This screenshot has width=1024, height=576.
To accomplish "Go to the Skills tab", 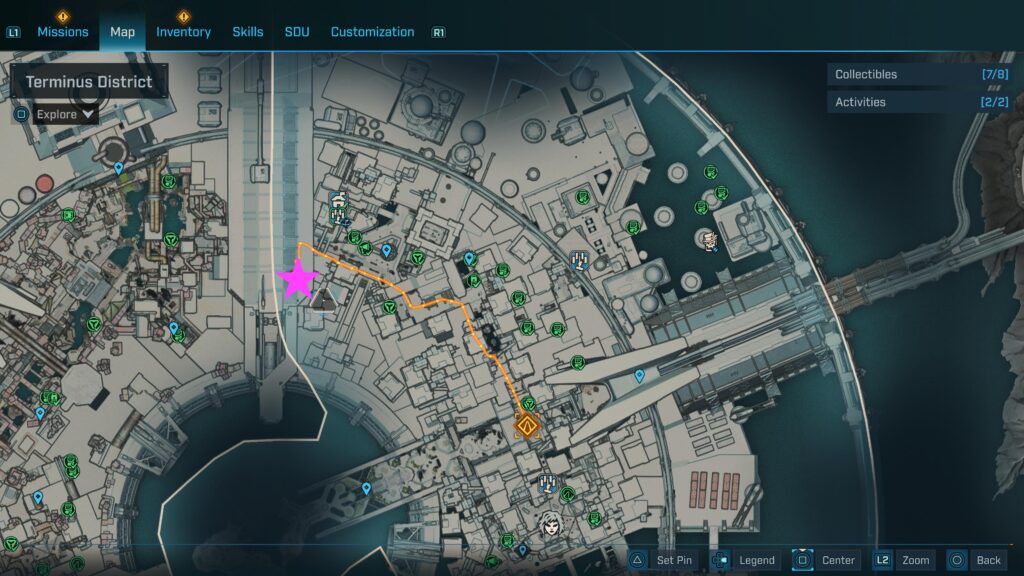I will point(248,32).
